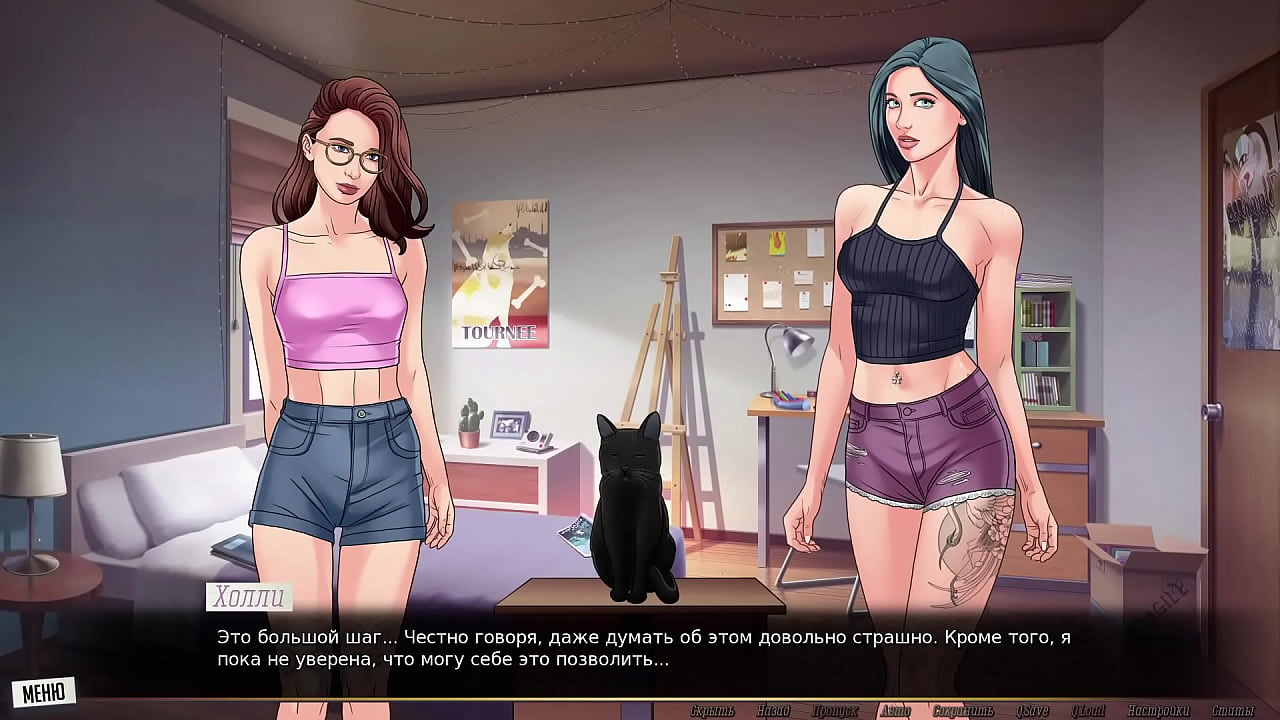Open the Статы stats screen
Viewport: 1280px width, 720px height.
[x=1233, y=711]
